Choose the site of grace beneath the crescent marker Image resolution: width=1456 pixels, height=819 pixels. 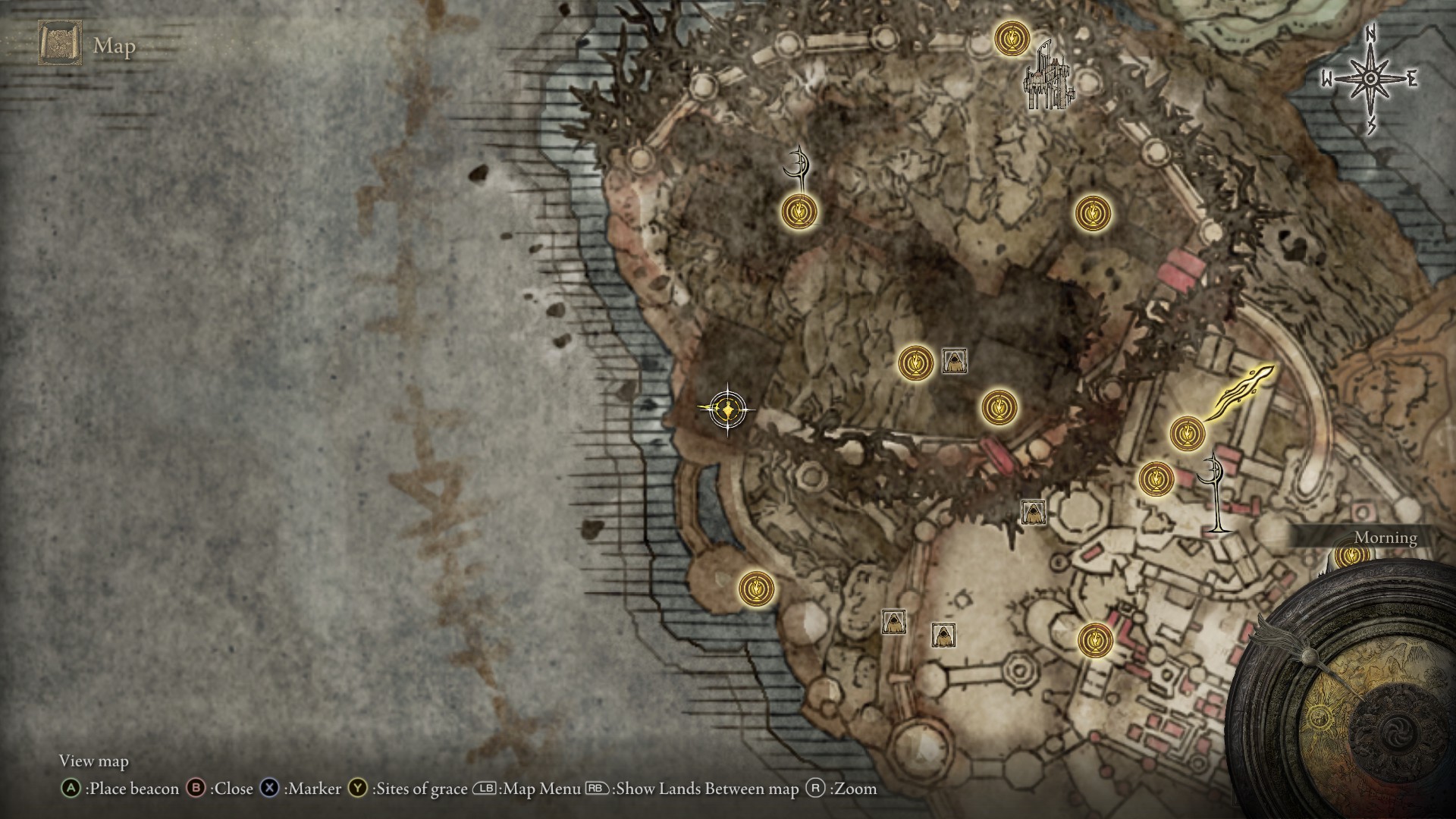(800, 211)
